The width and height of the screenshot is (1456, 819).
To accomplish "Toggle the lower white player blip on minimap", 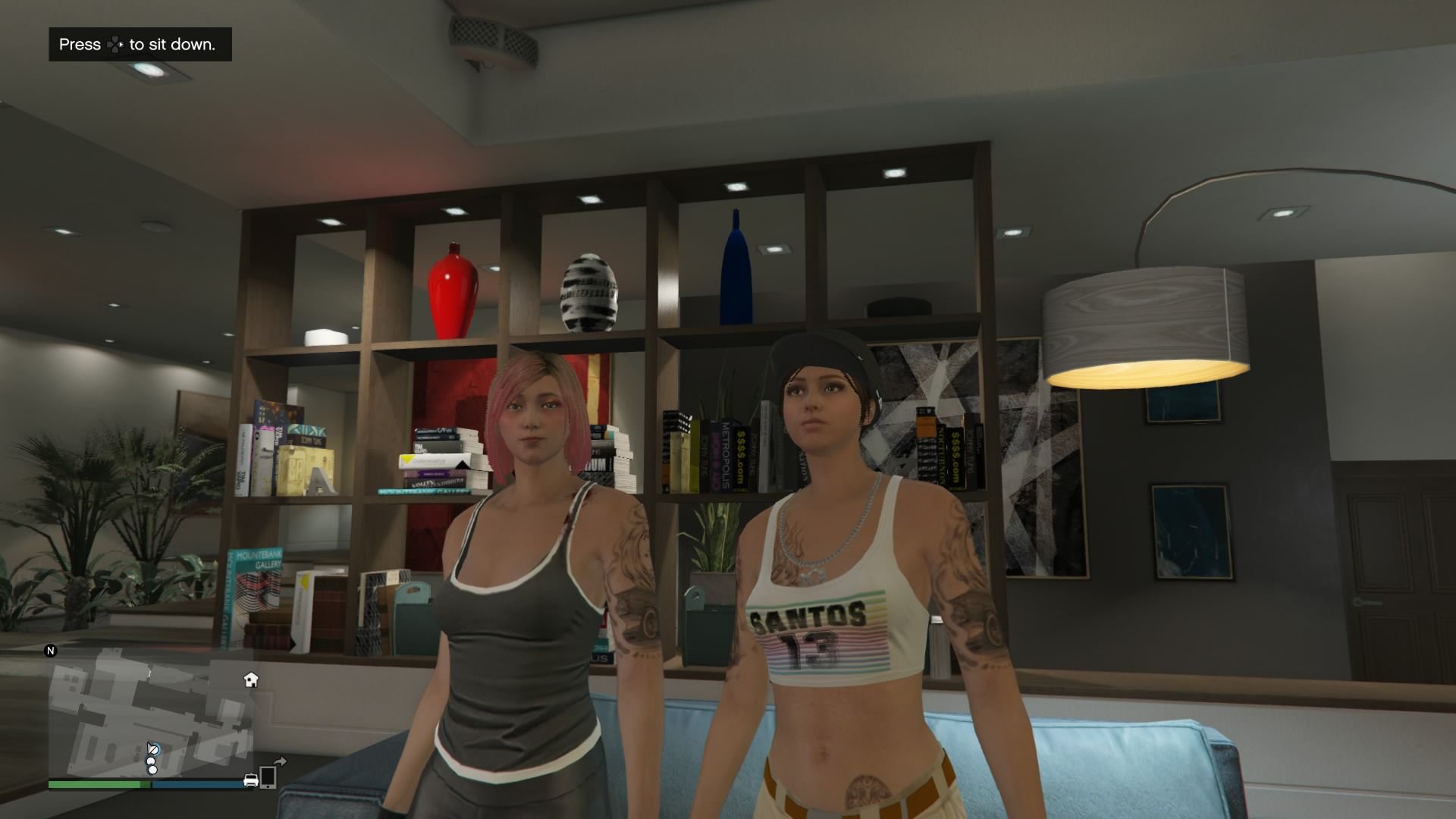I will 152,771.
